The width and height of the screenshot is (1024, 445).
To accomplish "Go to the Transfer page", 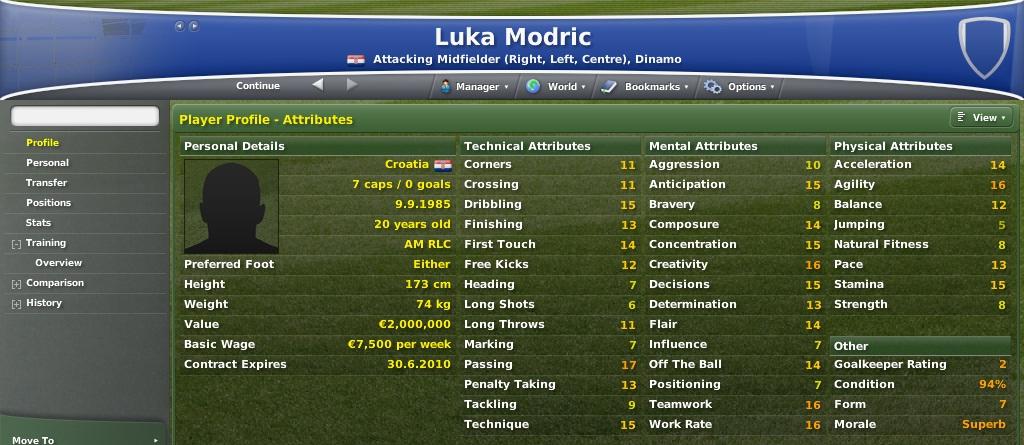I will [x=47, y=183].
